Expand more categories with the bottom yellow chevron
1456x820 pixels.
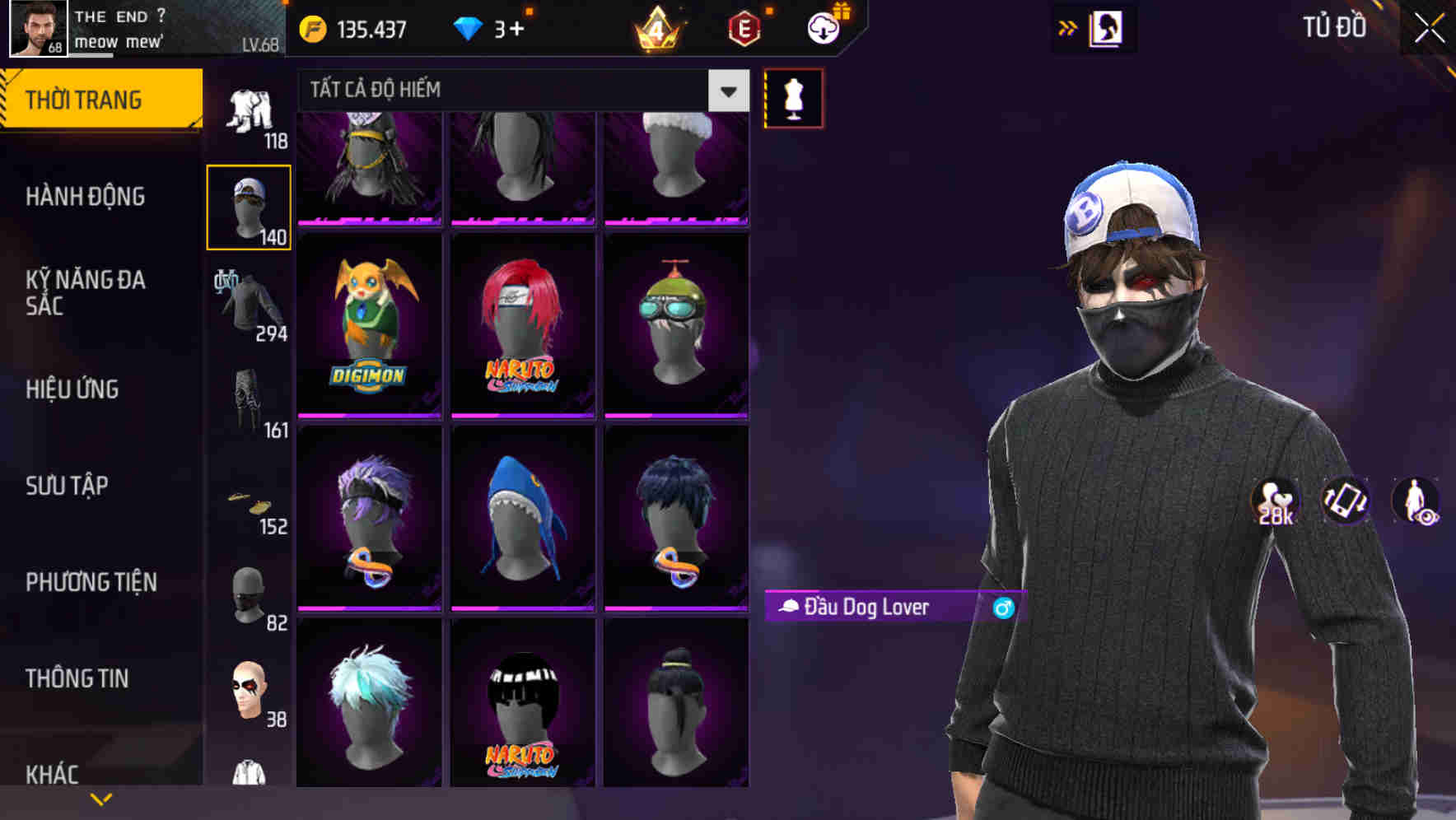click(x=100, y=798)
